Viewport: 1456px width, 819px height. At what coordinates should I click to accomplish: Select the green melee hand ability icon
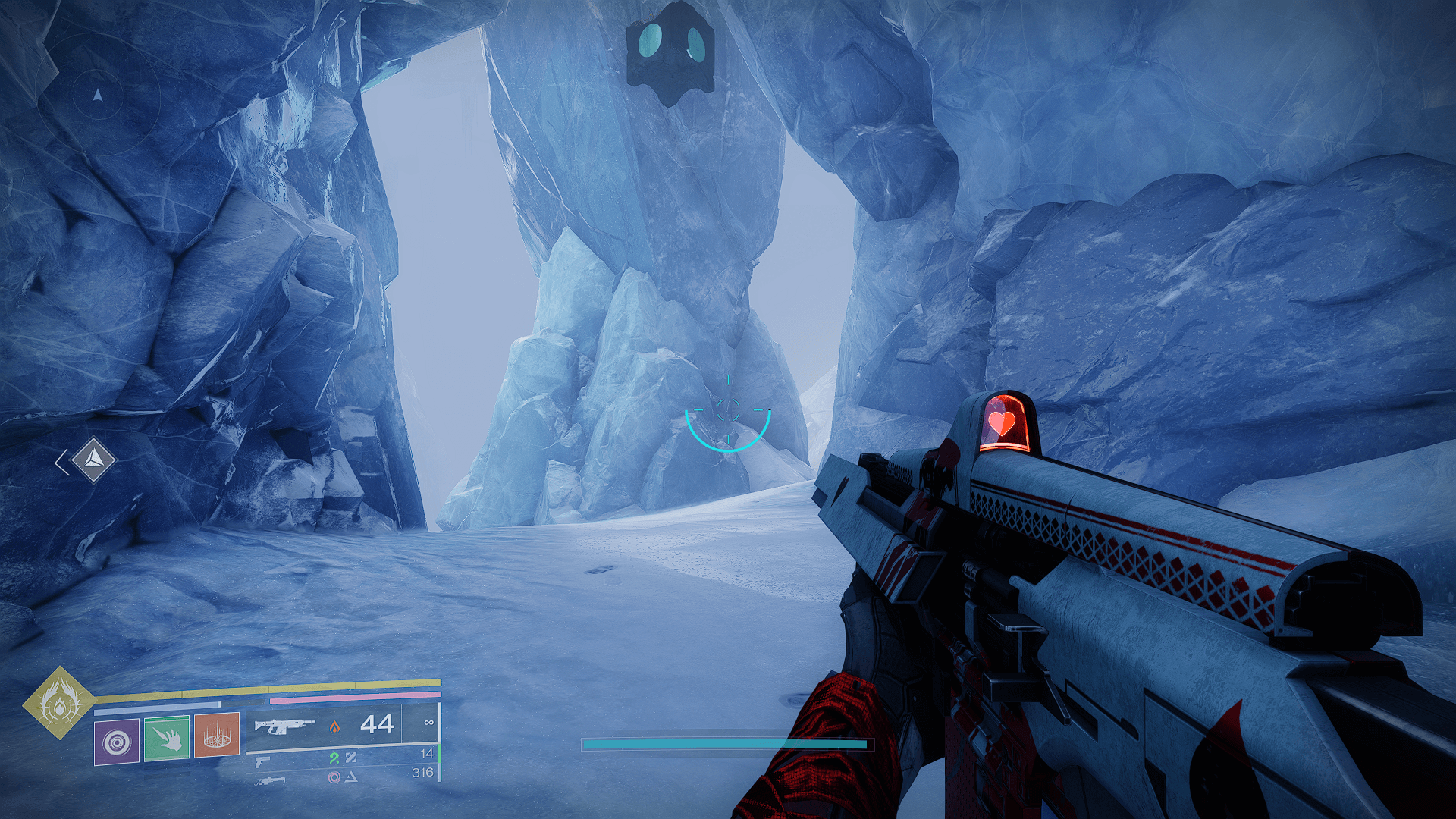point(165,739)
